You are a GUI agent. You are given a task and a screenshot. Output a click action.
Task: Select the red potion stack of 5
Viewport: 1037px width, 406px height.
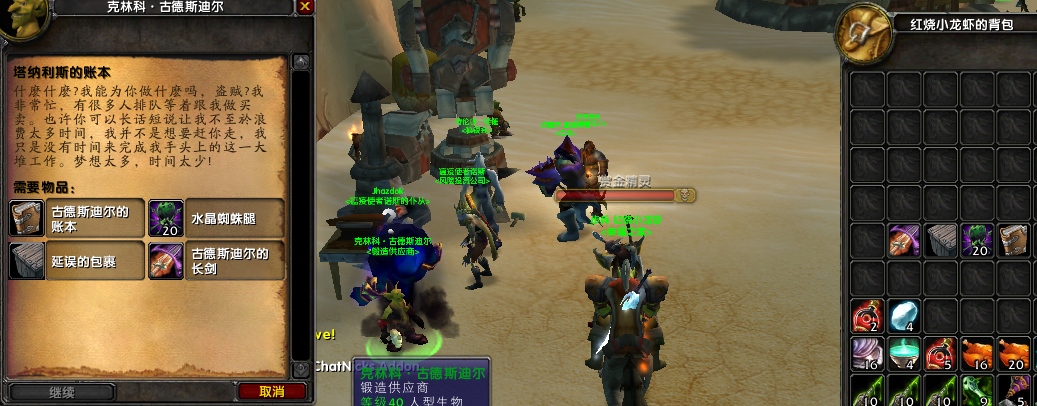point(941,353)
